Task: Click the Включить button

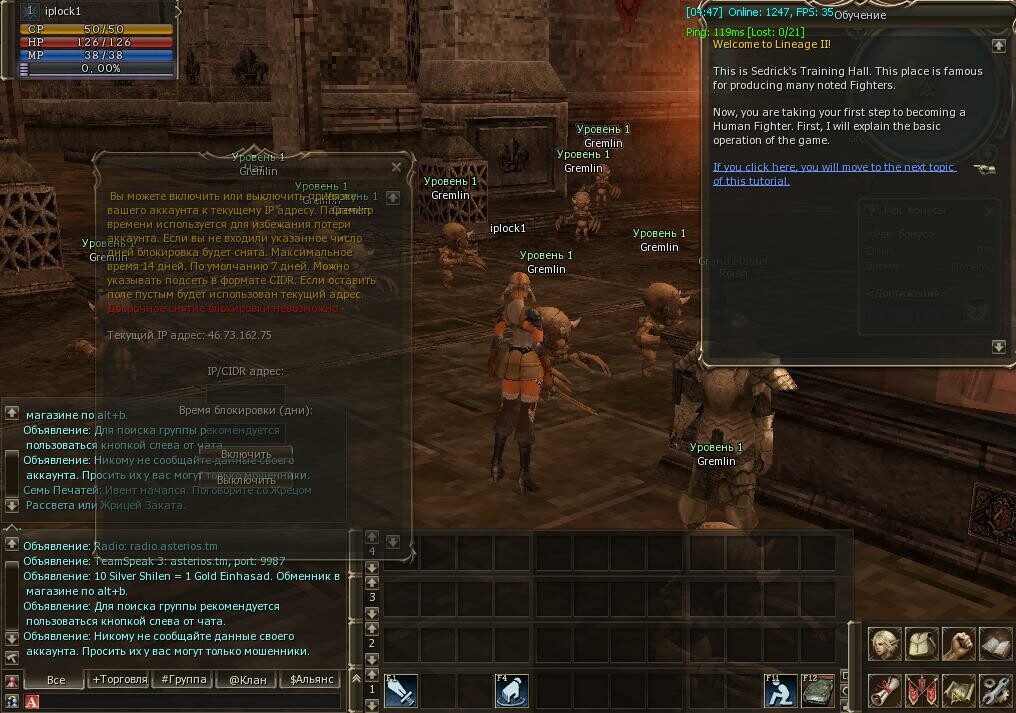Action: [x=245, y=454]
